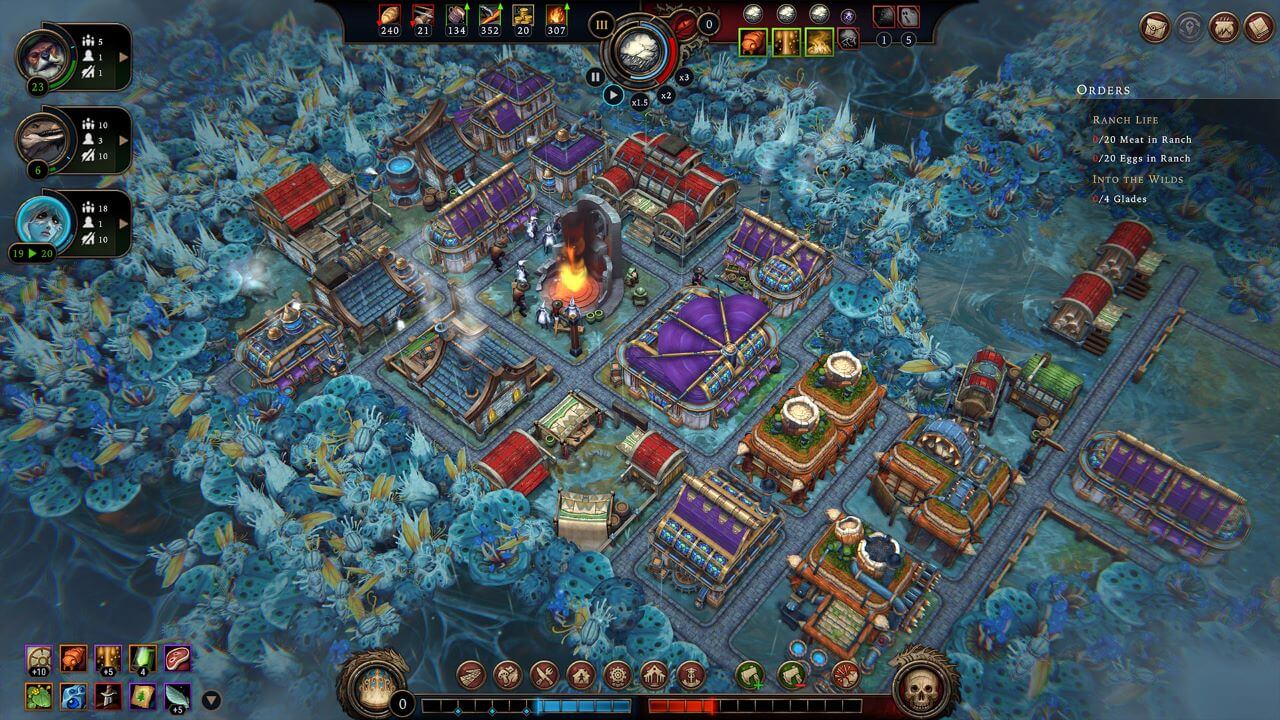Open the housing build menu

click(580, 675)
